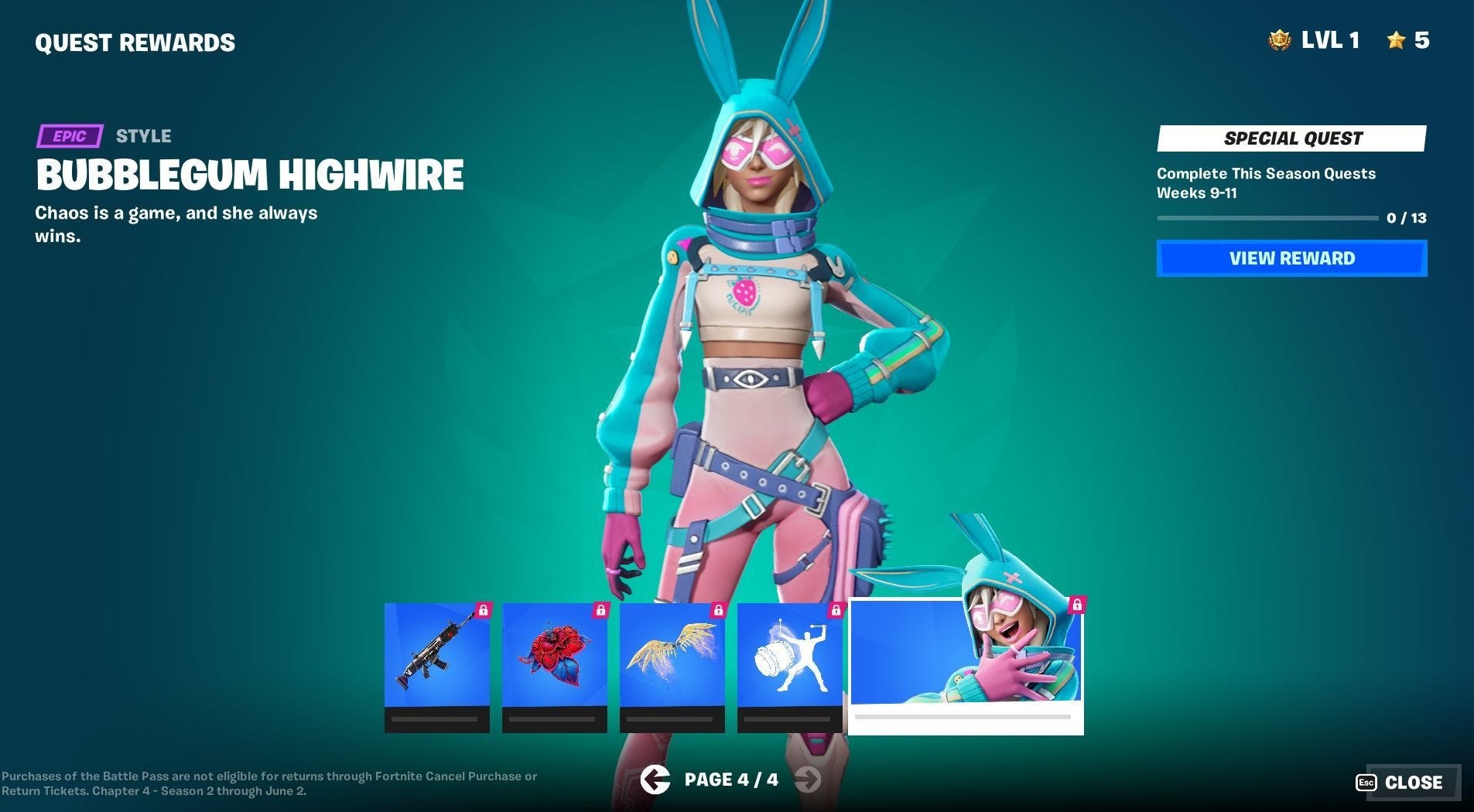This screenshot has width=1474, height=812.
Task: Select the emote reward with the barrel
Action: click(x=790, y=661)
